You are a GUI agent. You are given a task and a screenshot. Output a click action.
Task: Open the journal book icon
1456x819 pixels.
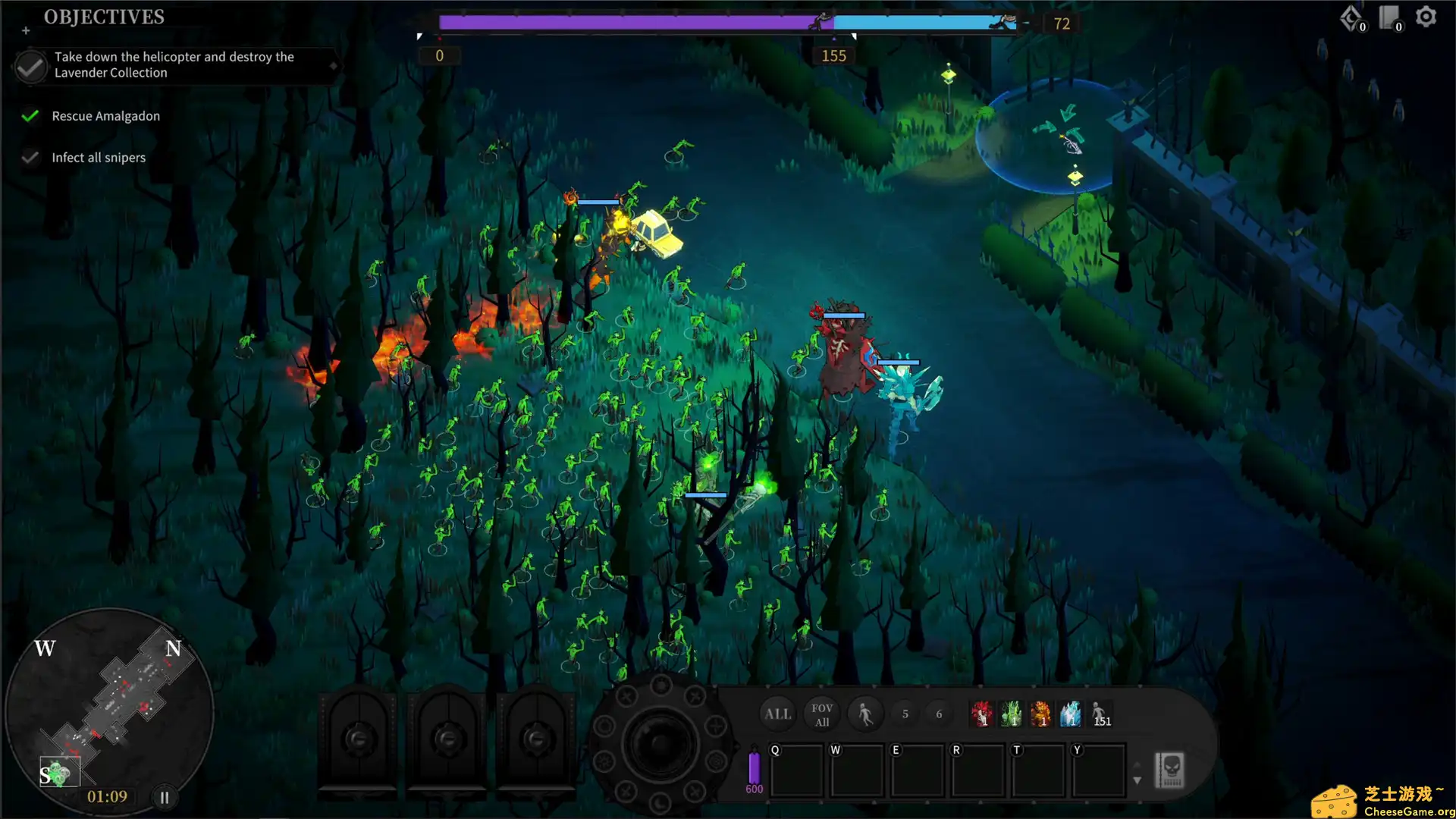[x=1389, y=17]
